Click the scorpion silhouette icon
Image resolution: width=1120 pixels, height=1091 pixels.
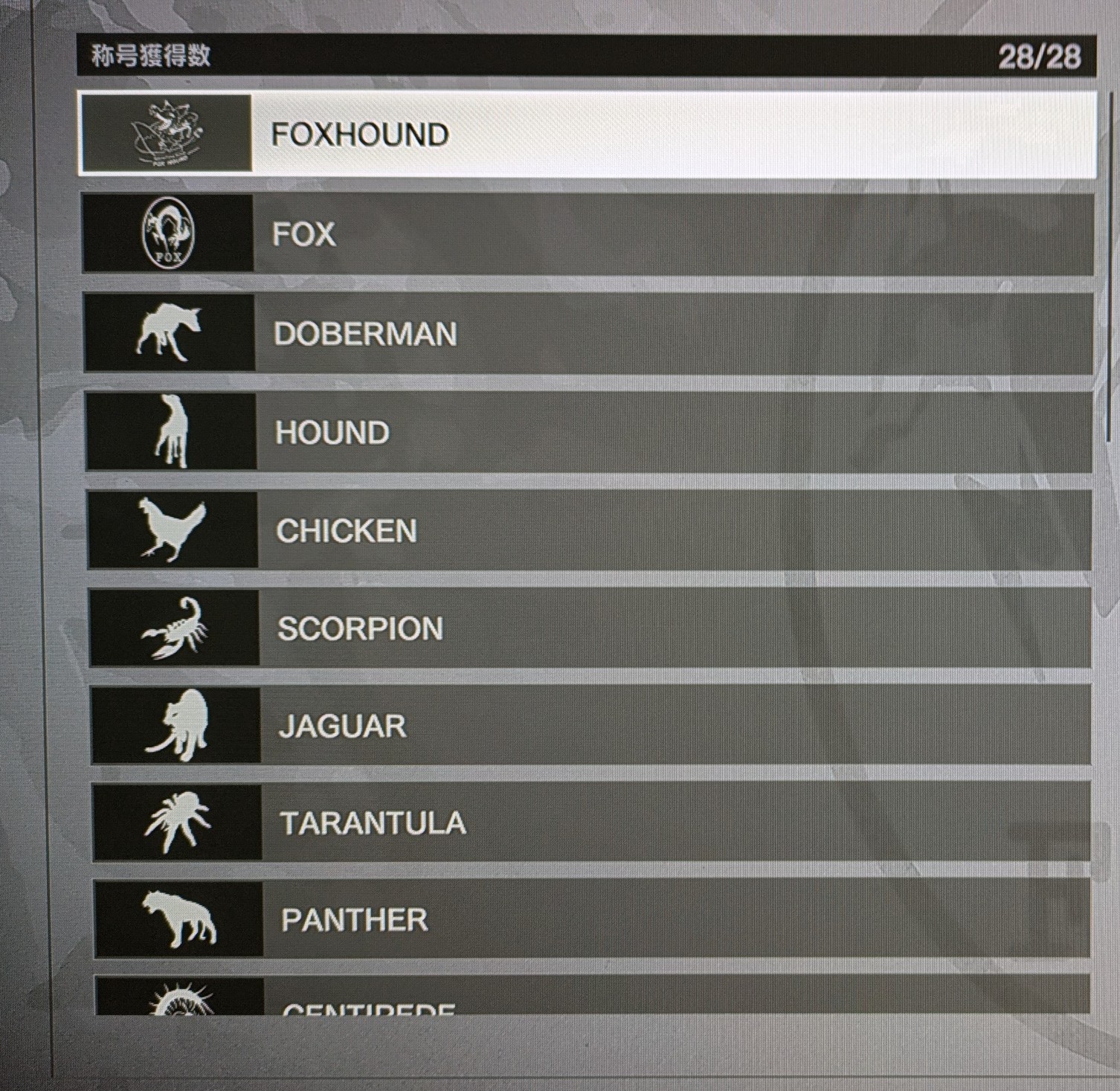(x=175, y=628)
